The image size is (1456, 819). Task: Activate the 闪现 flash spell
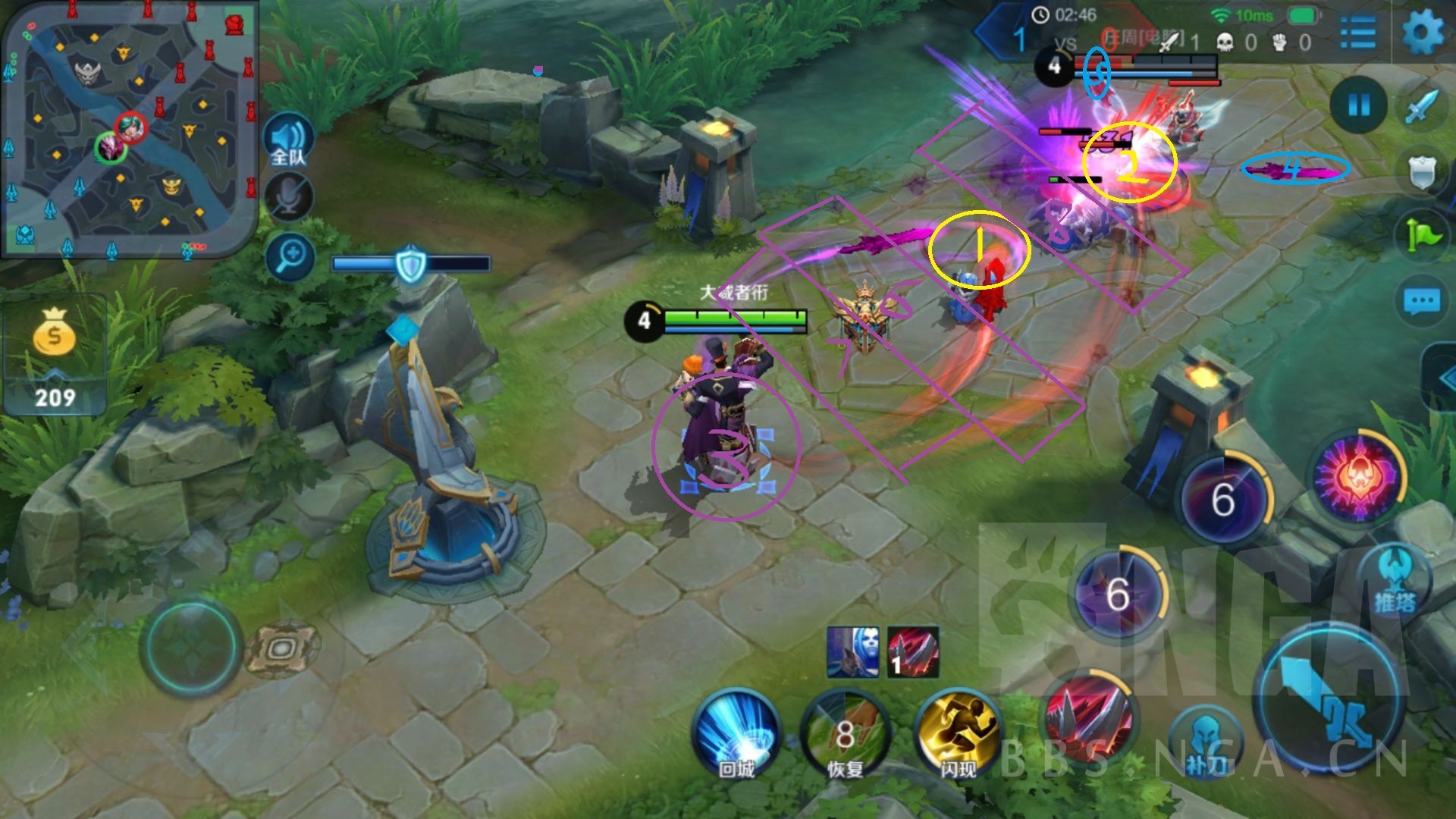958,736
